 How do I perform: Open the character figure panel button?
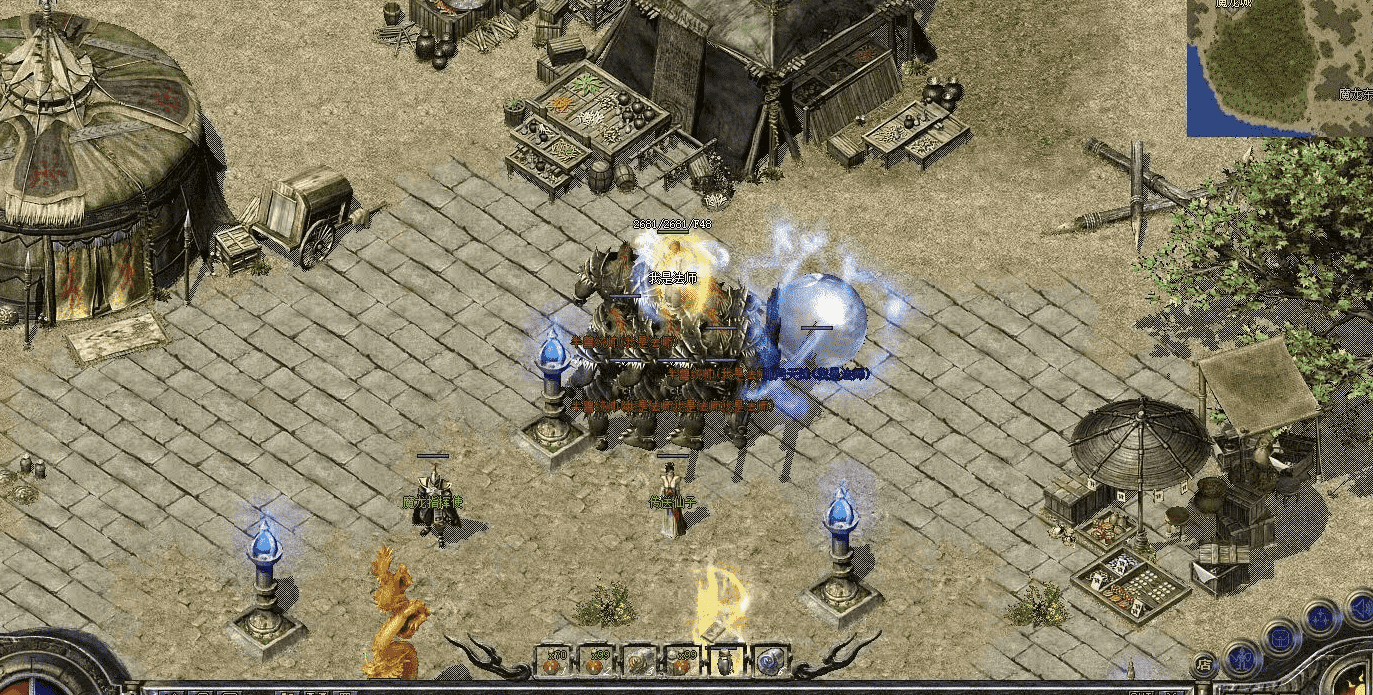tap(1243, 657)
